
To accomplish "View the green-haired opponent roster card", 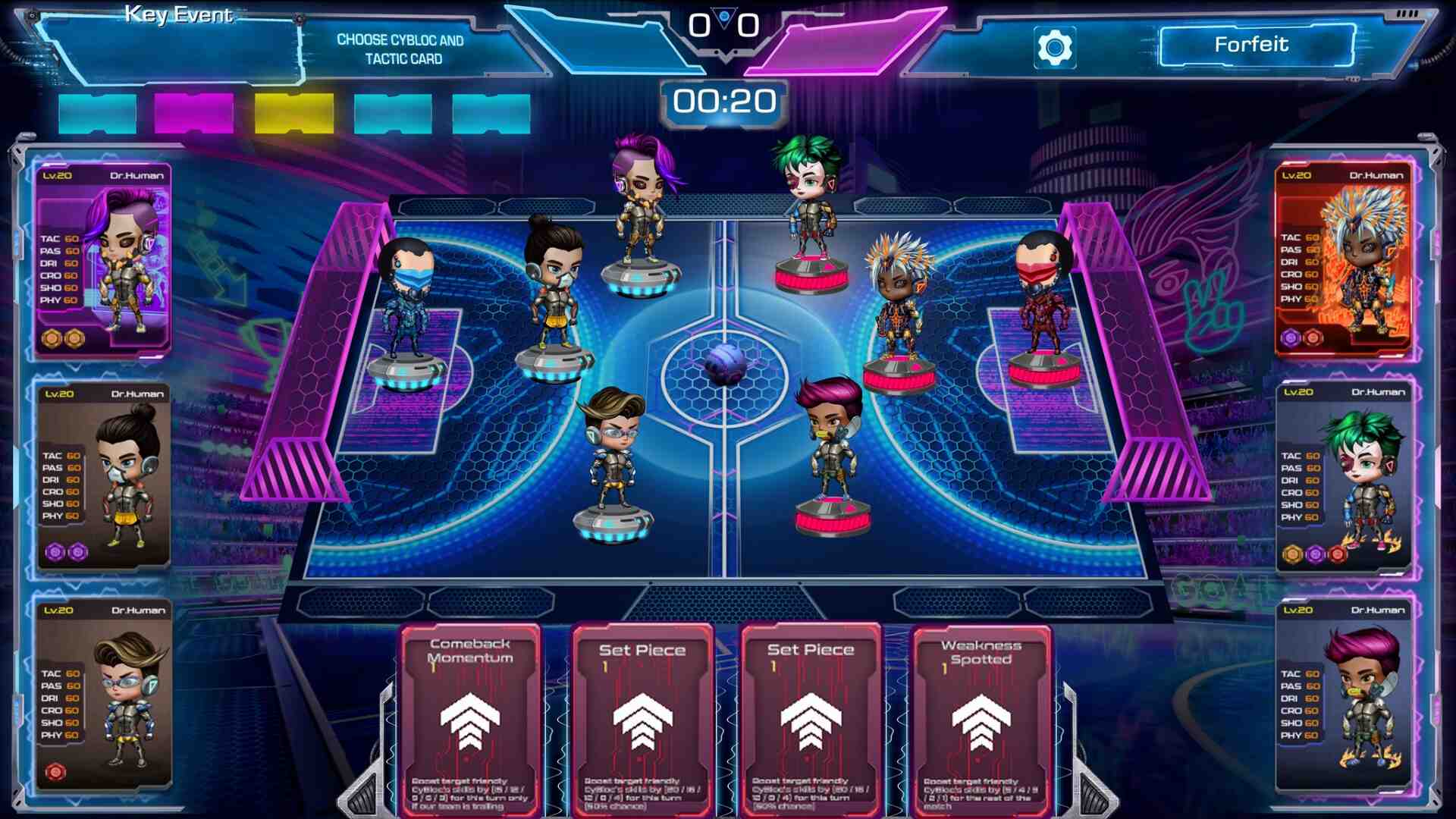I will 1344,476.
